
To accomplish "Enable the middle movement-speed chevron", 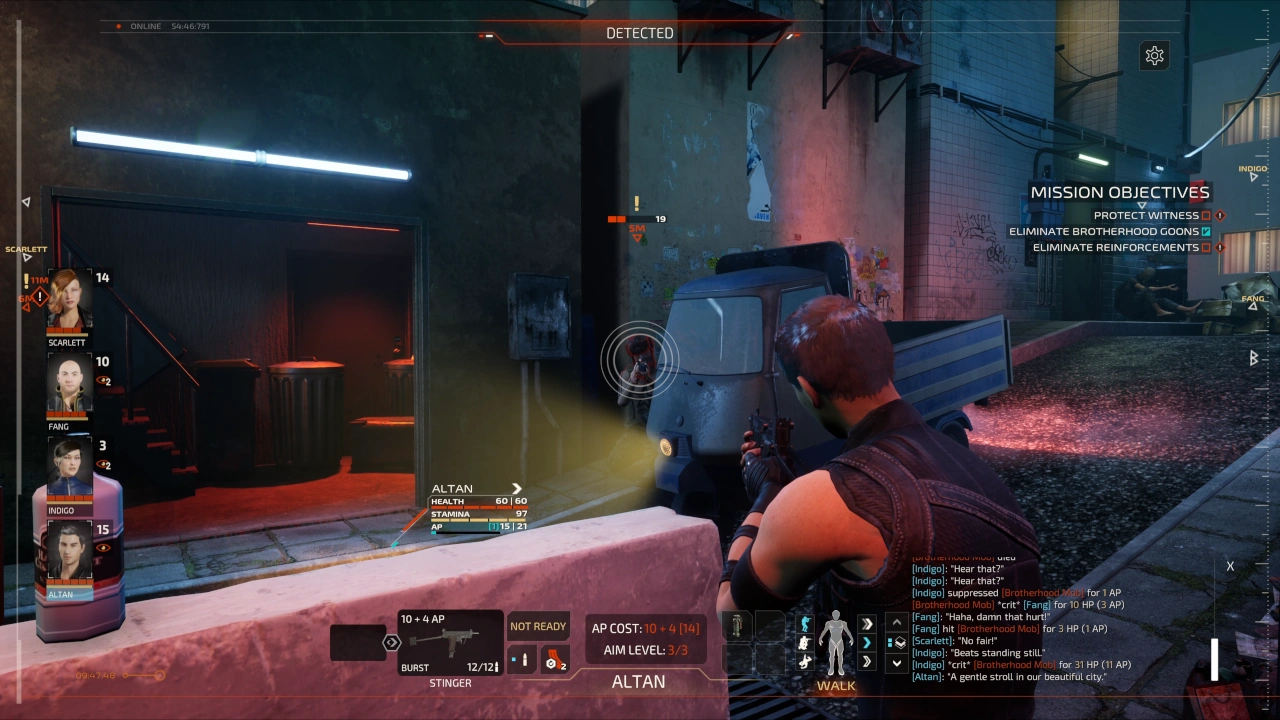I will coord(867,642).
